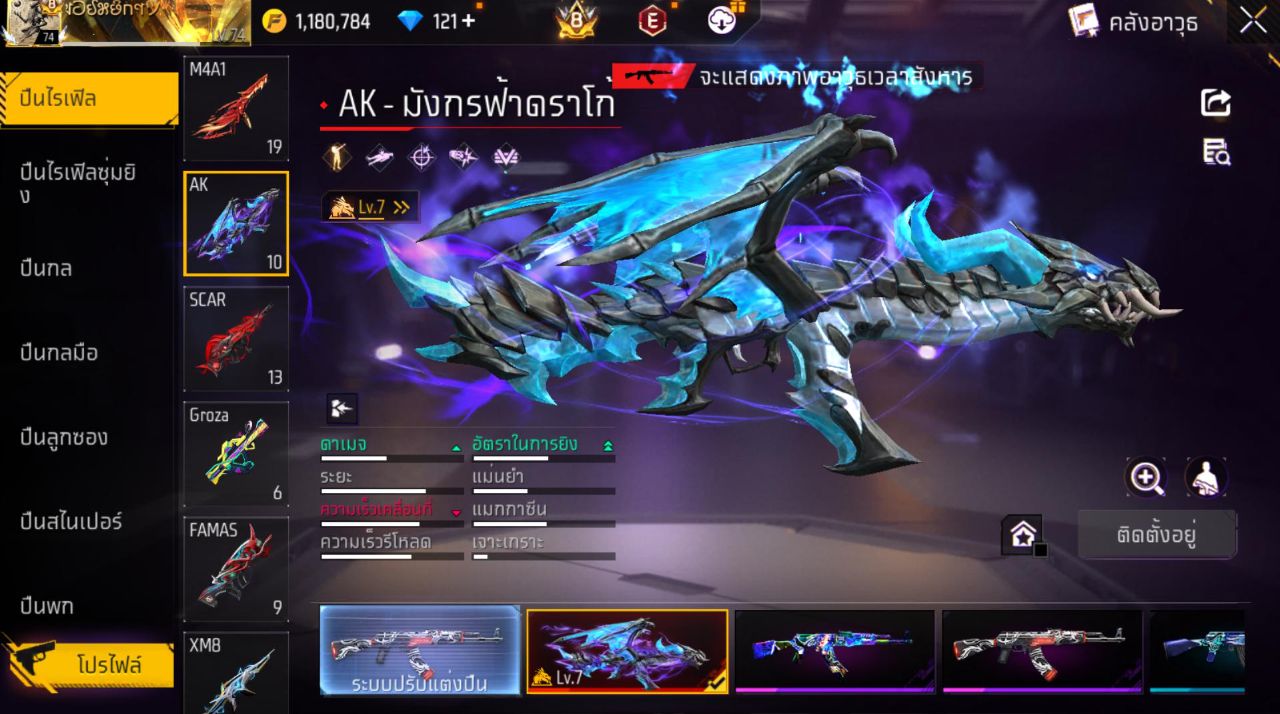
Task: Click the ติดตั้งอยู่ equipped button
Action: click(1156, 534)
